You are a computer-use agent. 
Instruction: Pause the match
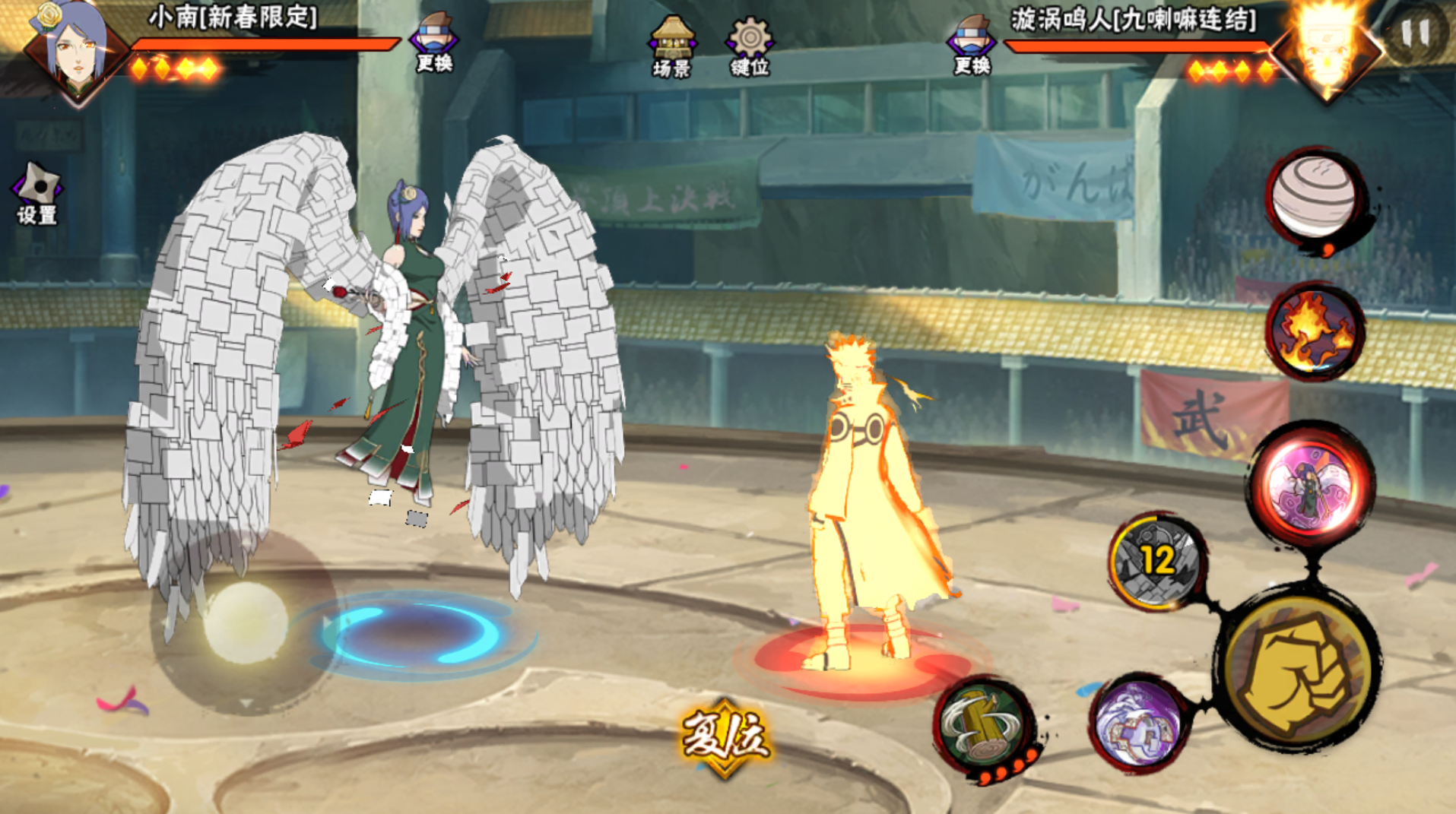point(1415,35)
